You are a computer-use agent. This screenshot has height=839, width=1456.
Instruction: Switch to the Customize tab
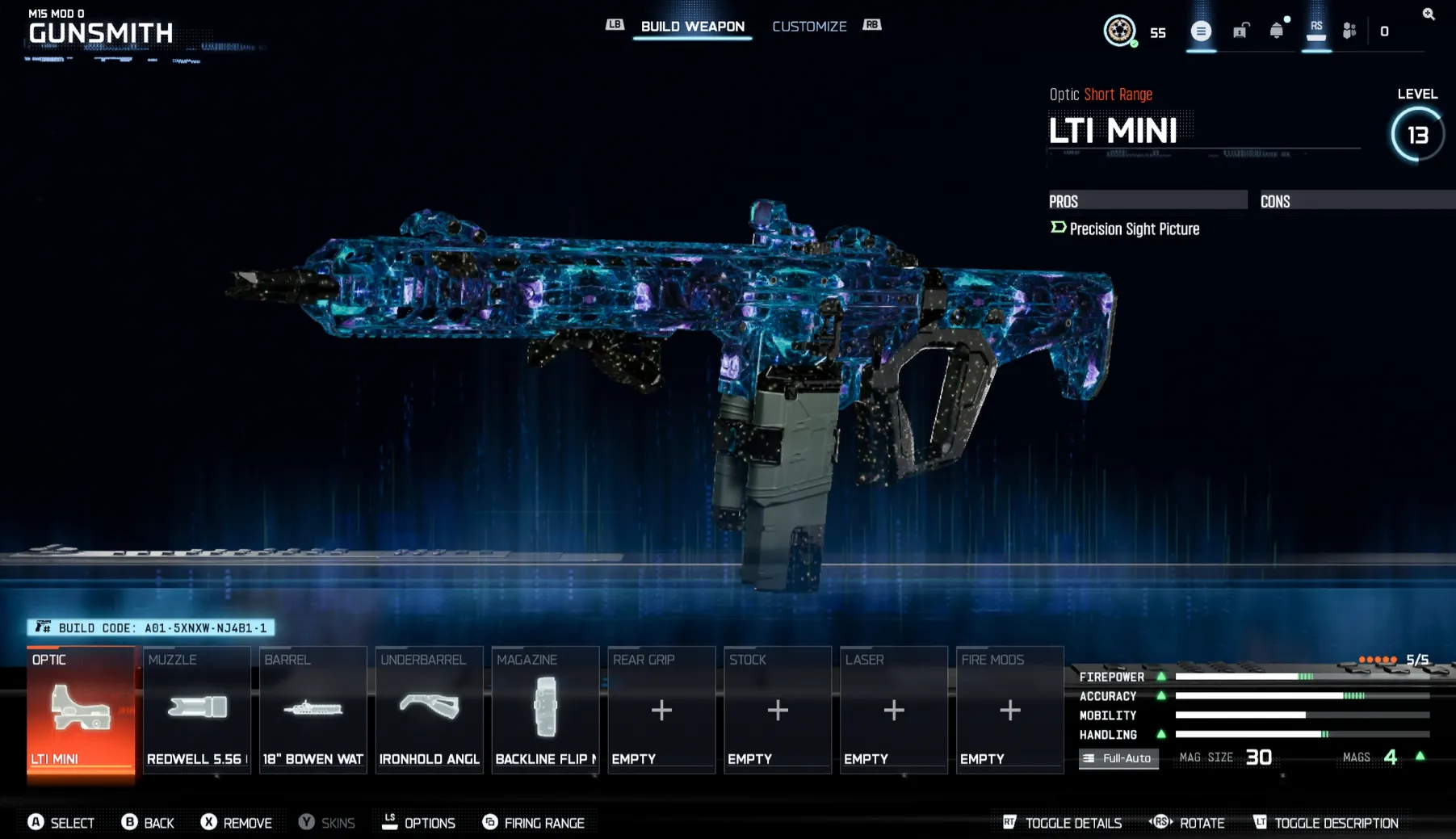[x=809, y=26]
